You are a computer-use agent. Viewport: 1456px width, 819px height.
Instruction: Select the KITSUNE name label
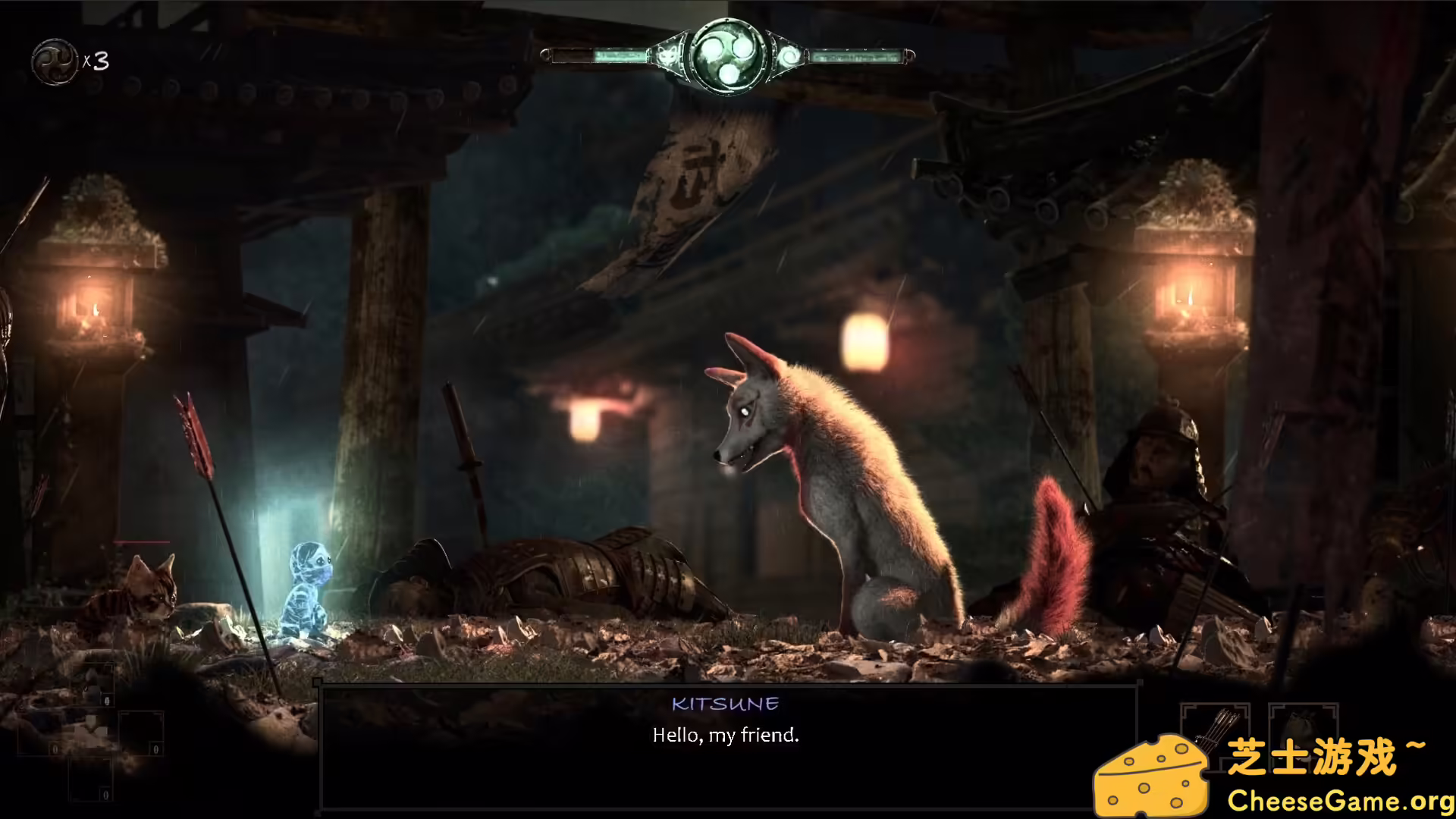pyautogui.click(x=725, y=704)
